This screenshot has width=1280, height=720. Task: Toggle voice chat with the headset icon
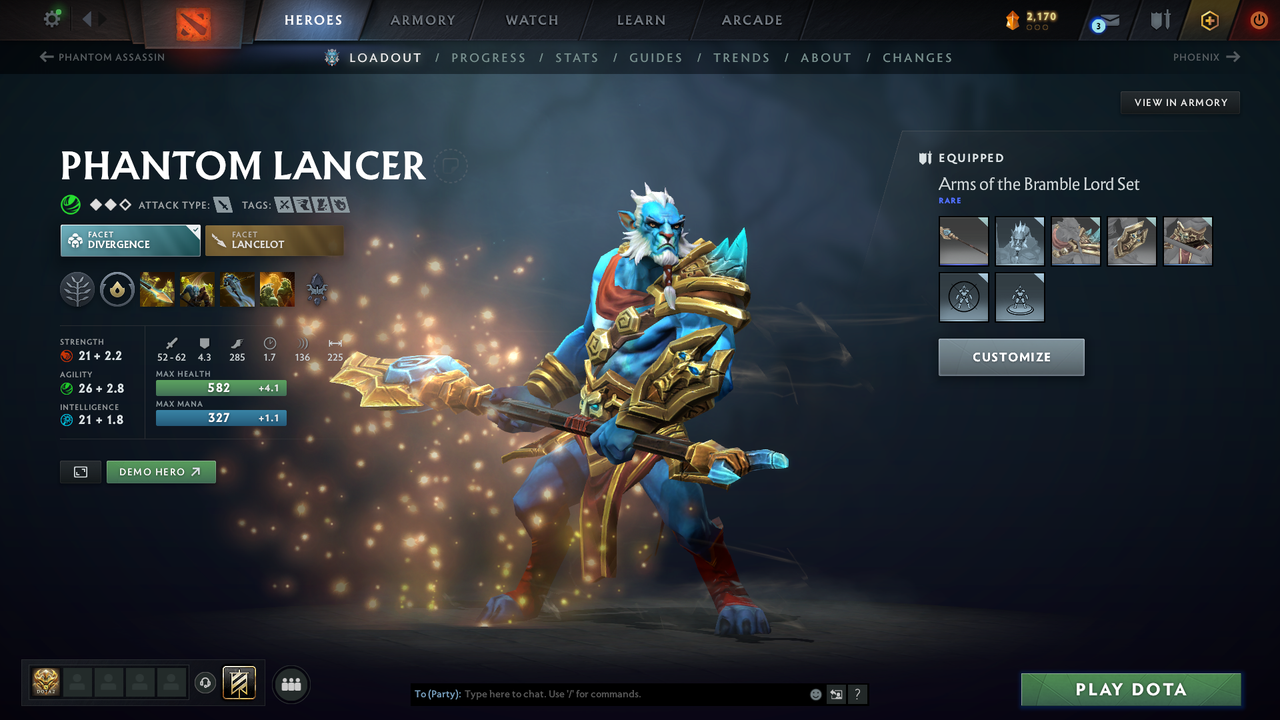(206, 683)
